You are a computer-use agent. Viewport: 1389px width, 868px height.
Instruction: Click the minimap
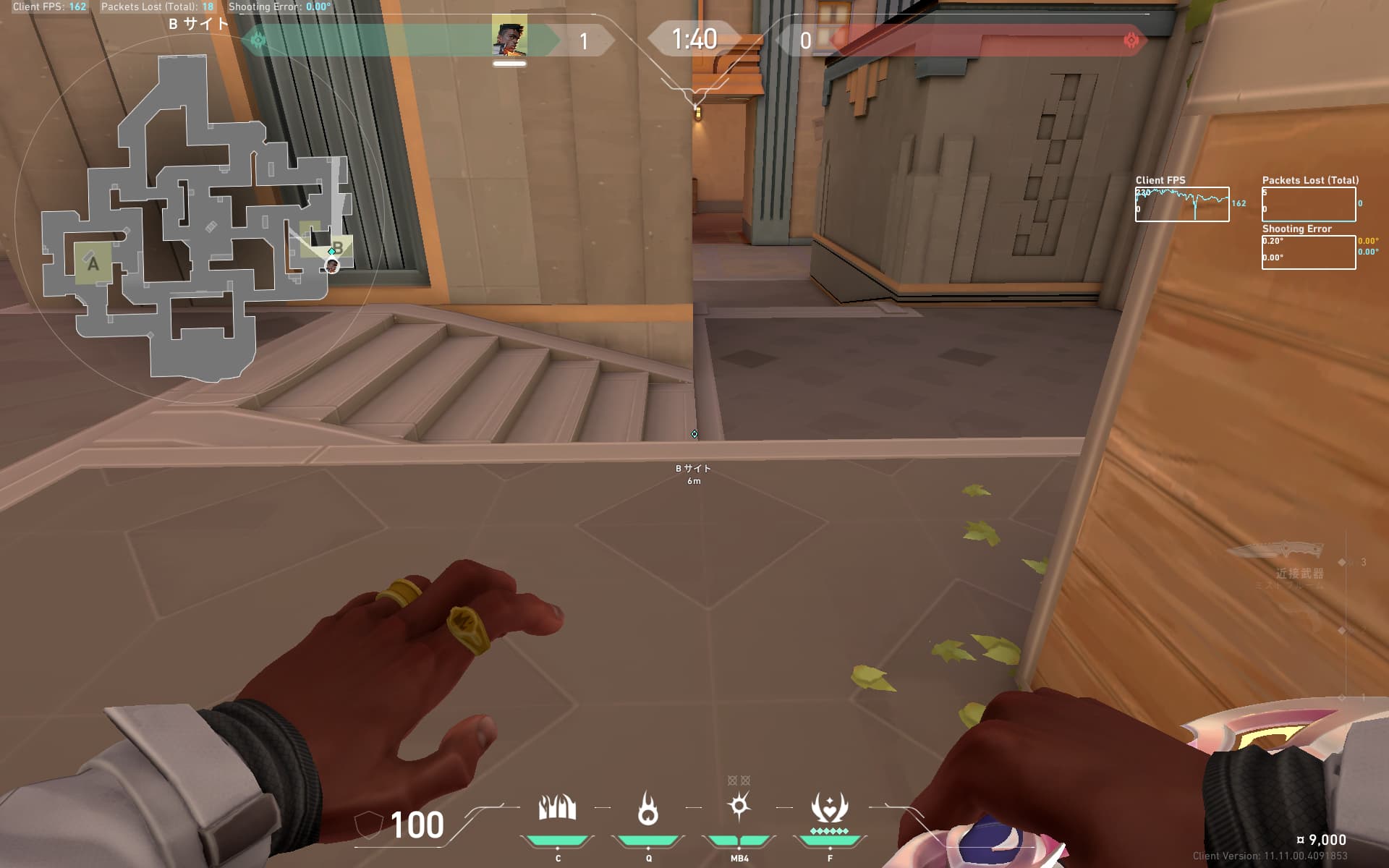click(x=195, y=217)
